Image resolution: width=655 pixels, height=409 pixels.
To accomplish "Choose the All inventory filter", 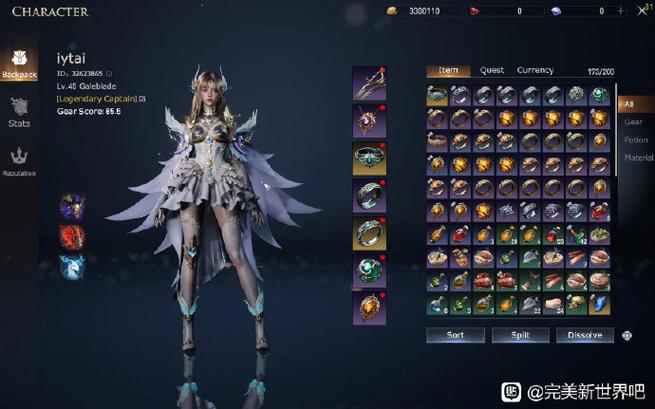I will [630, 104].
